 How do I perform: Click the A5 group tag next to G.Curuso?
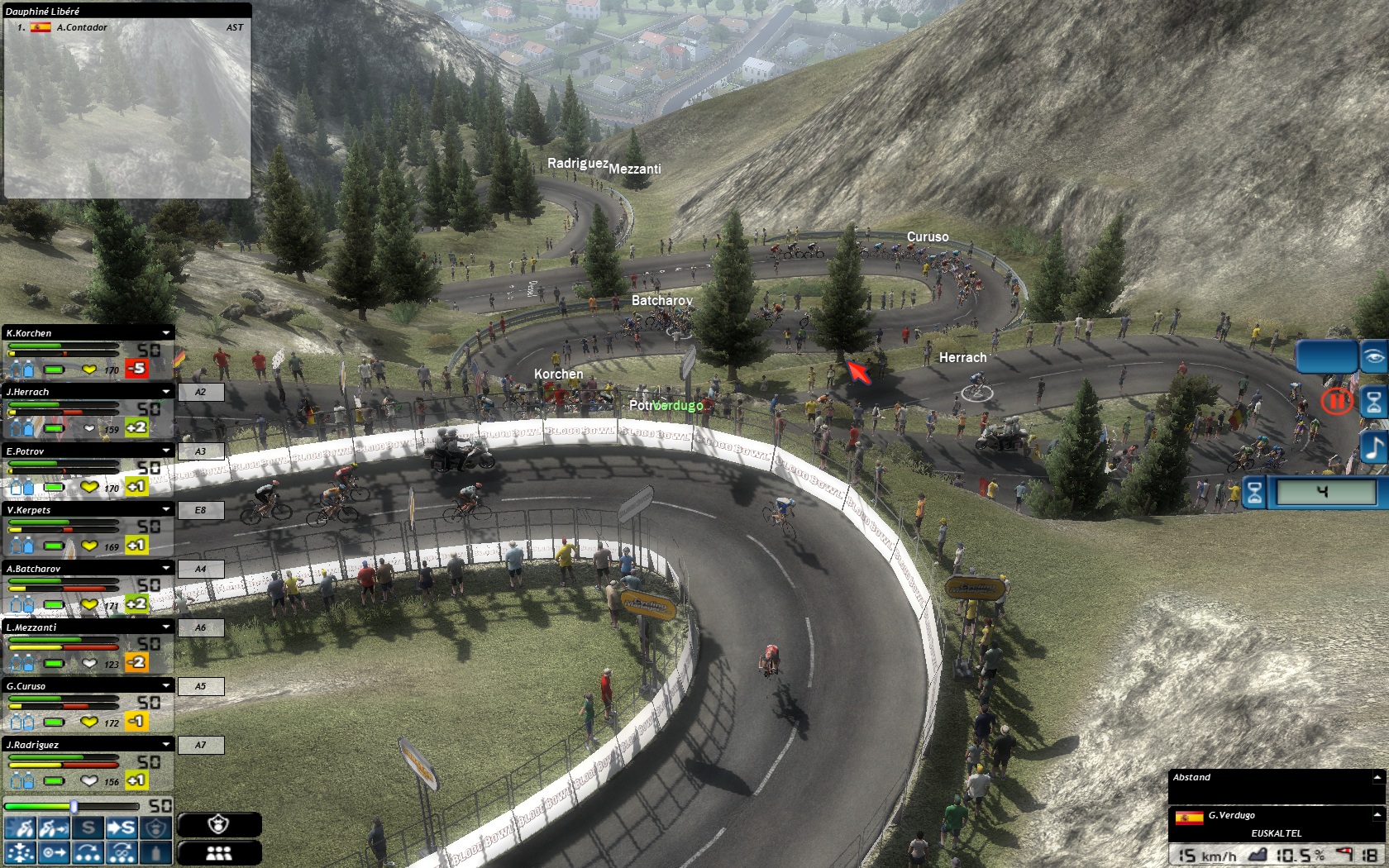[200, 686]
